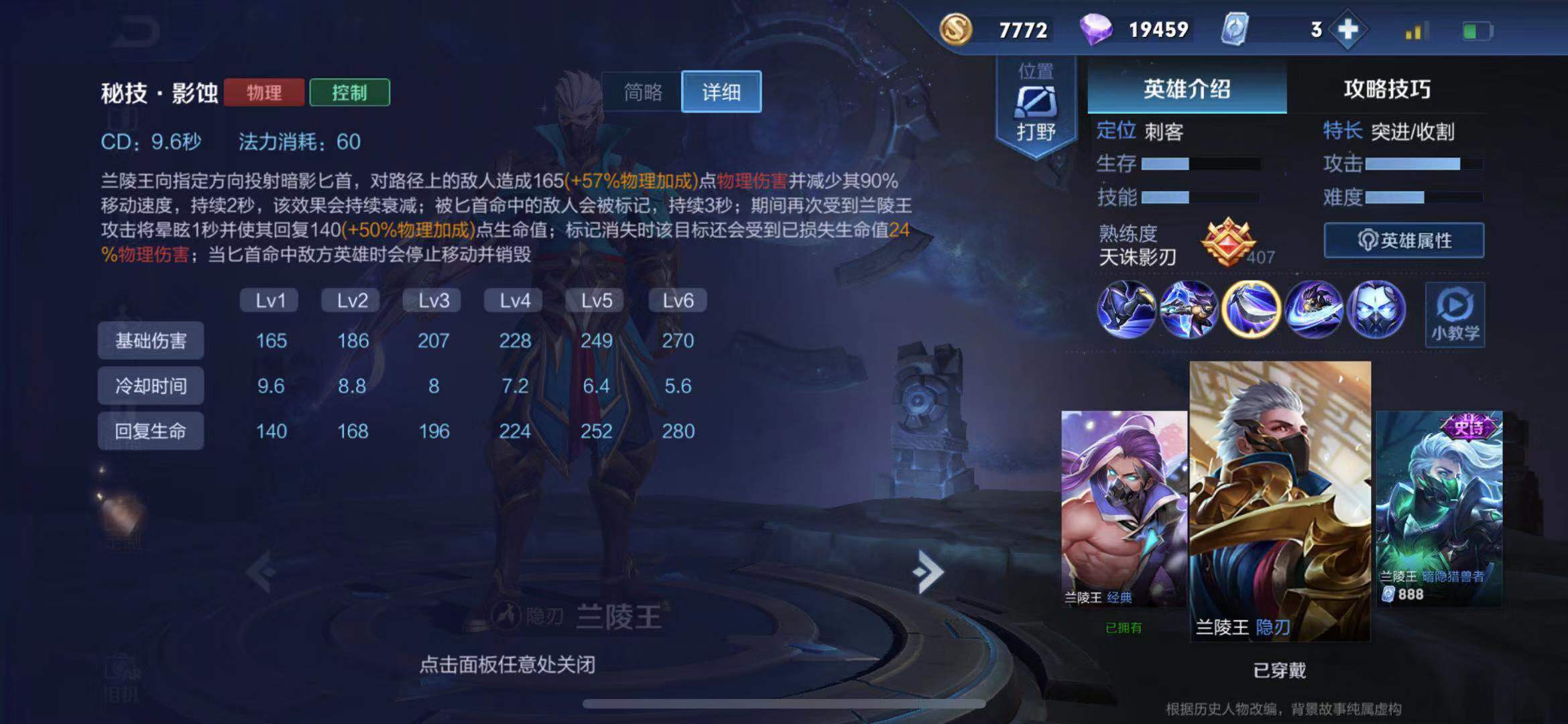Switch to the 攻略技巧 strategy tab
The image size is (1568, 724).
click(x=1388, y=90)
